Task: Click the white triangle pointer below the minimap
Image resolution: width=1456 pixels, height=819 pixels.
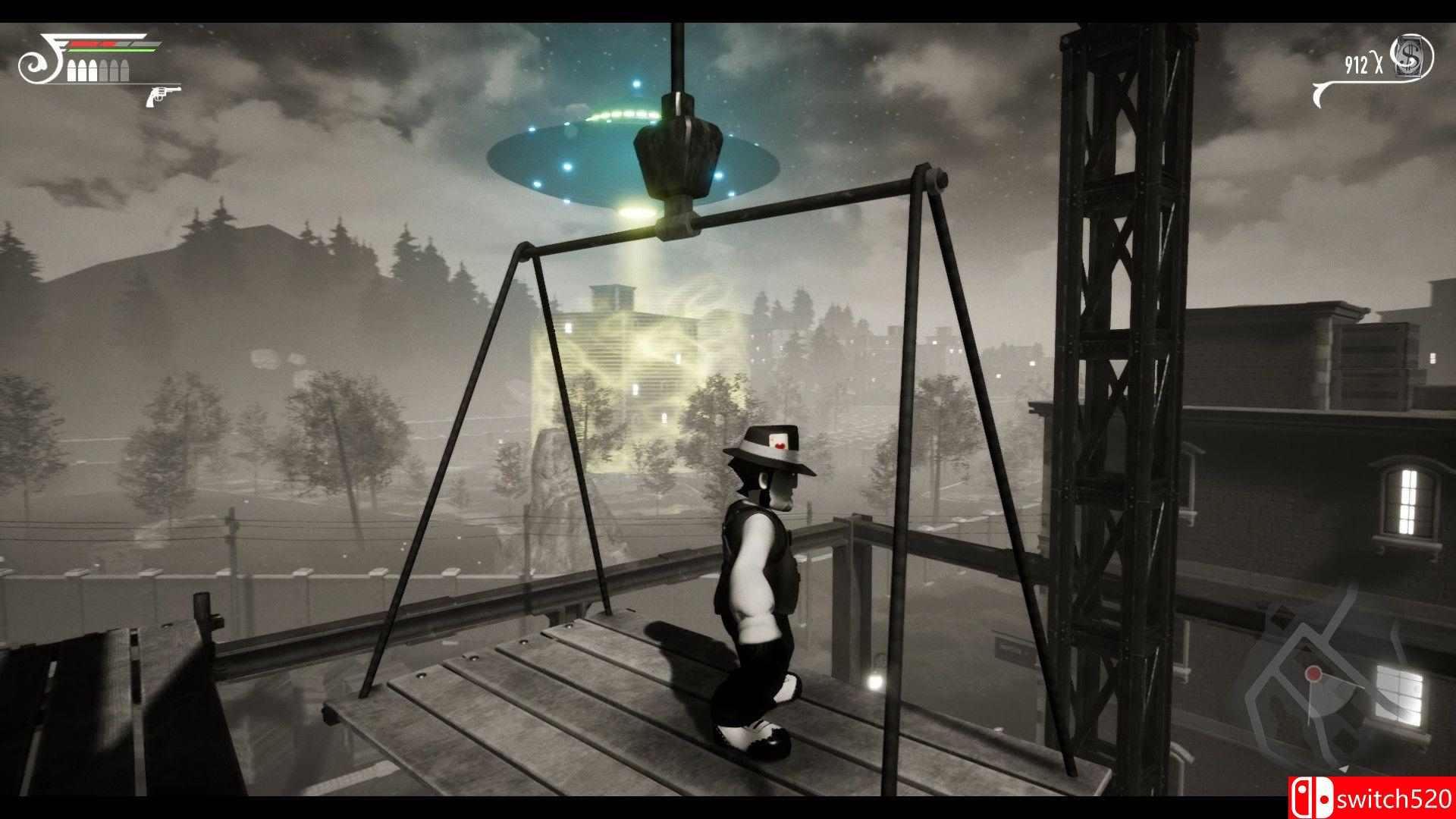Action: (1344, 767)
